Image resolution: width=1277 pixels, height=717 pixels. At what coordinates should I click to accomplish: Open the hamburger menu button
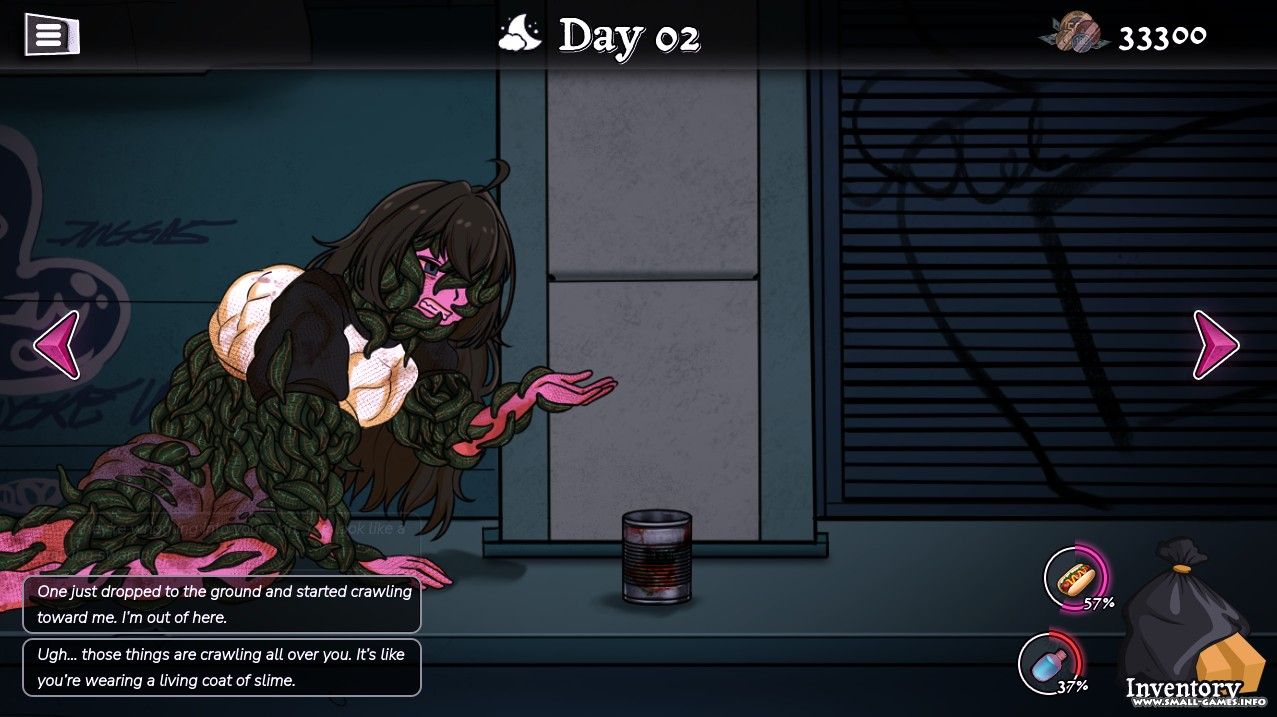[51, 36]
